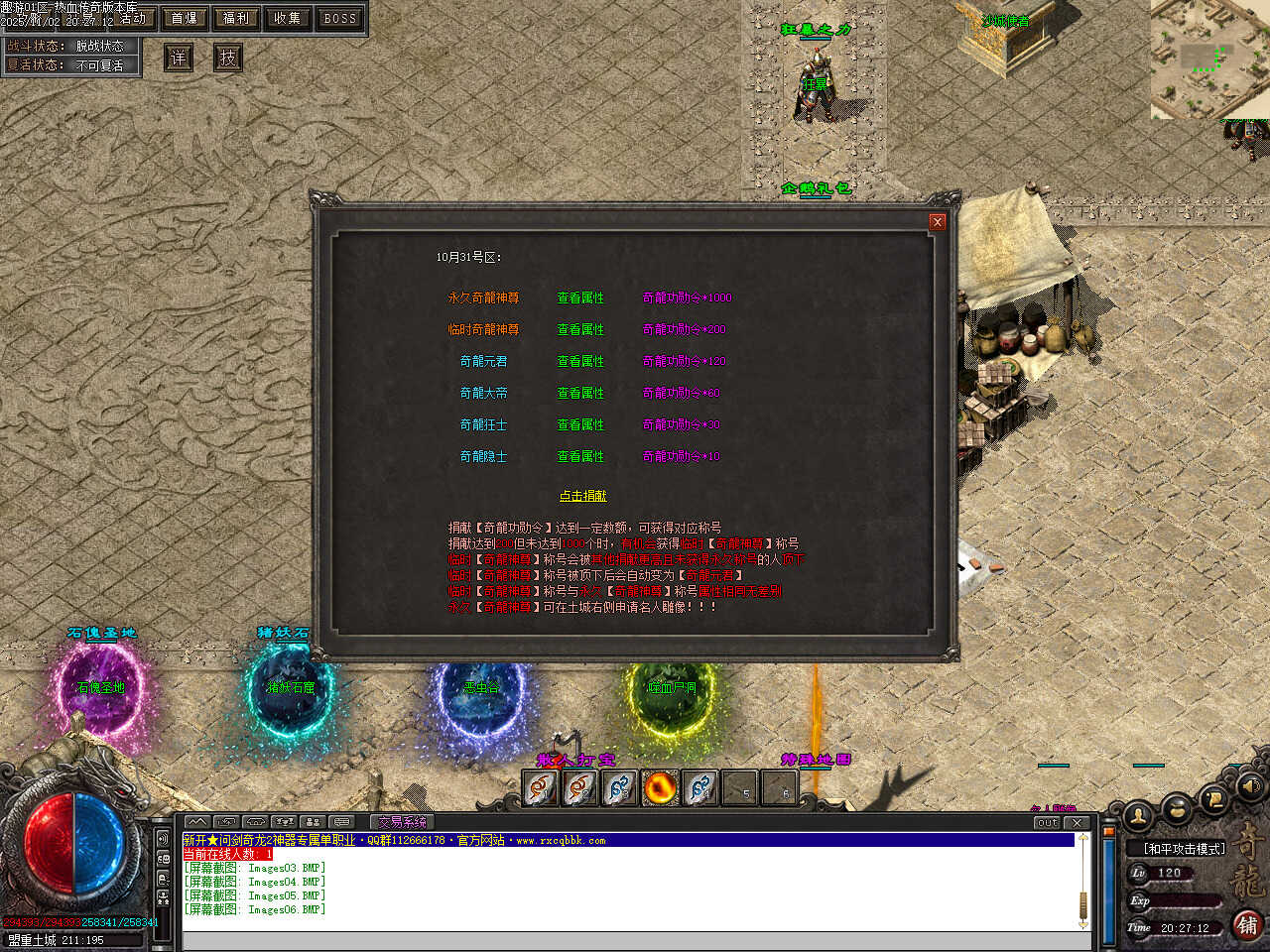The width and height of the screenshot is (1270, 952).
Task: Click the yellow 点击捐献 donate link
Action: click(x=582, y=496)
